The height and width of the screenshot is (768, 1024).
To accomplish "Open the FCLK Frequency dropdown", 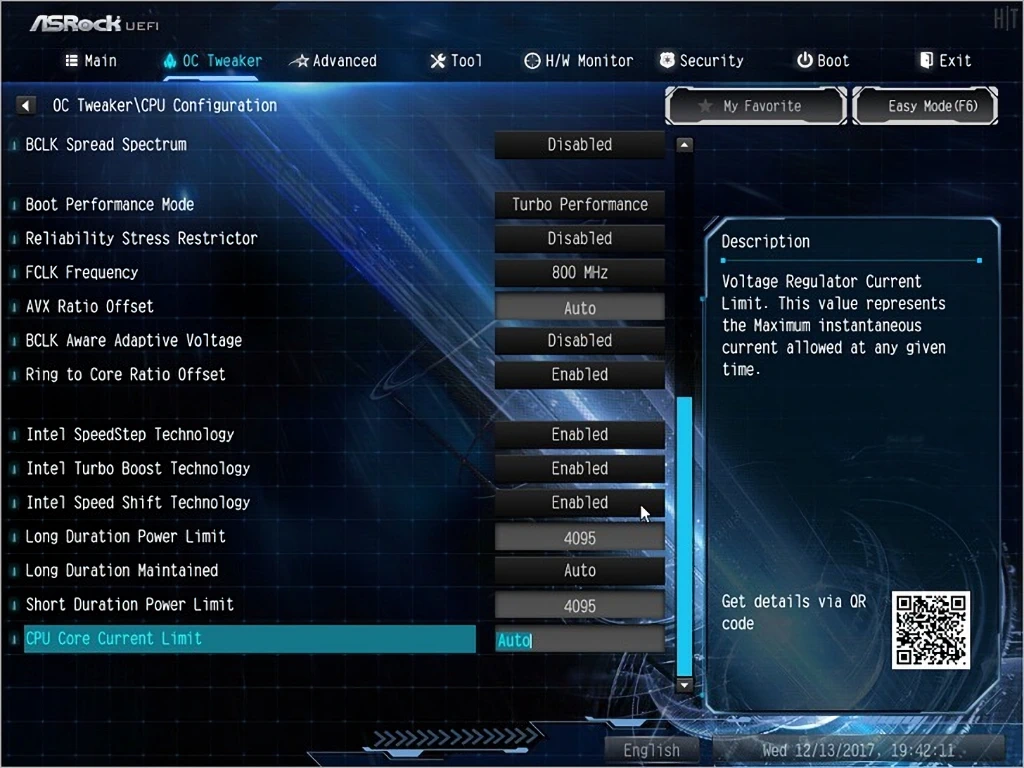I will coord(580,273).
